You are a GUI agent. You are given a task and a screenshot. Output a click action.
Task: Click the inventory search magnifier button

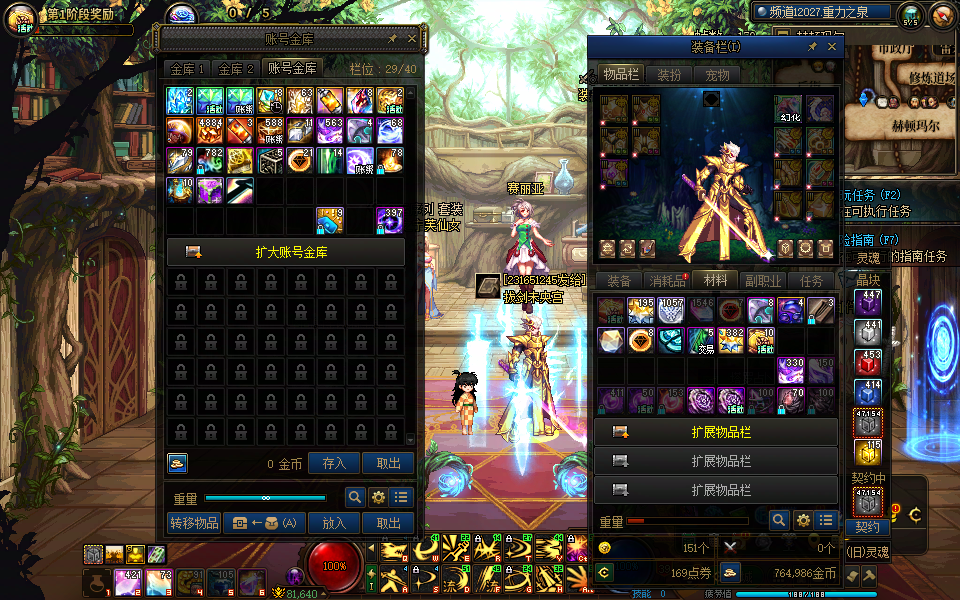[x=779, y=521]
